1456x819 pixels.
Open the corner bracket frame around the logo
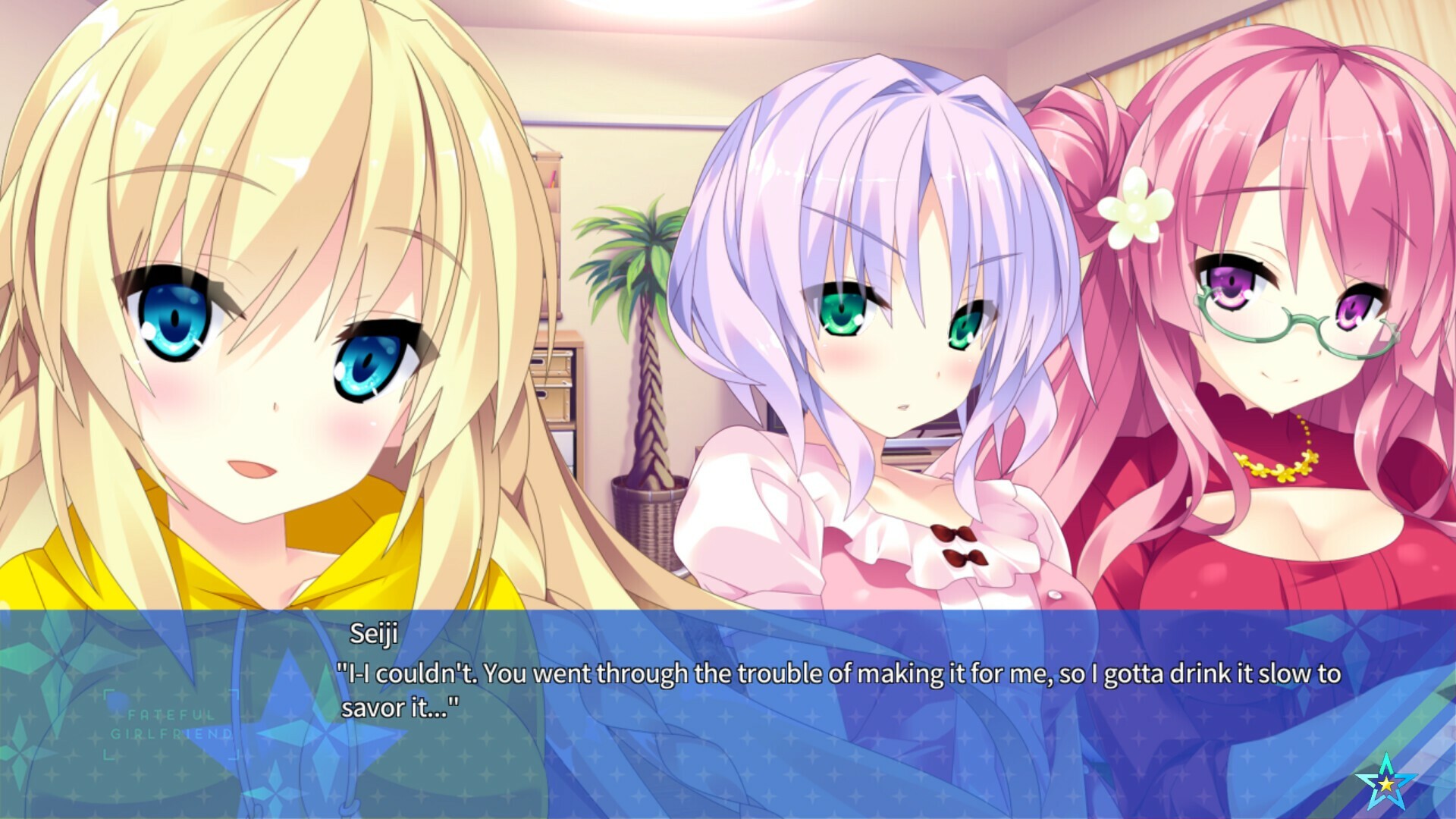107,695
